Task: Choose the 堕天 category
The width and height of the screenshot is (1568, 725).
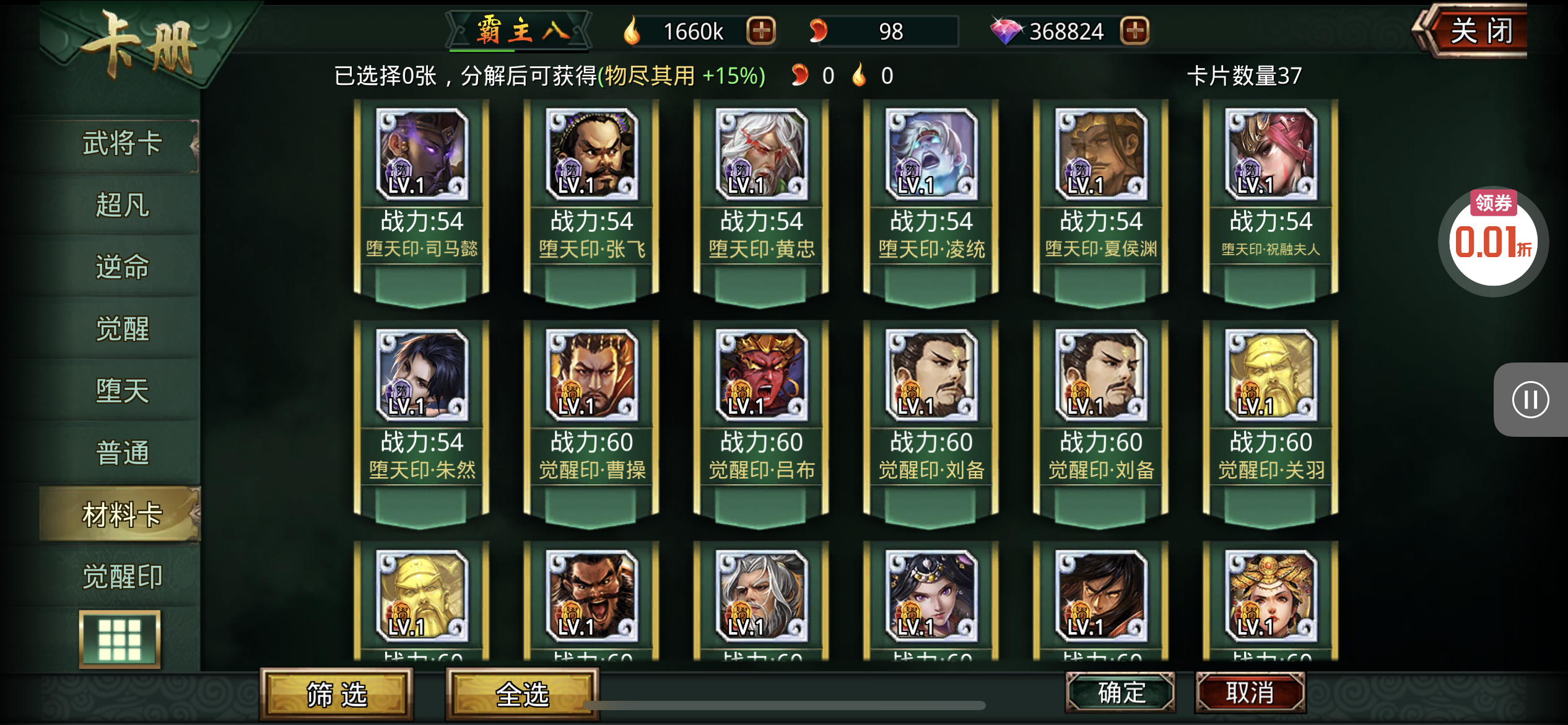Action: pyautogui.click(x=122, y=391)
